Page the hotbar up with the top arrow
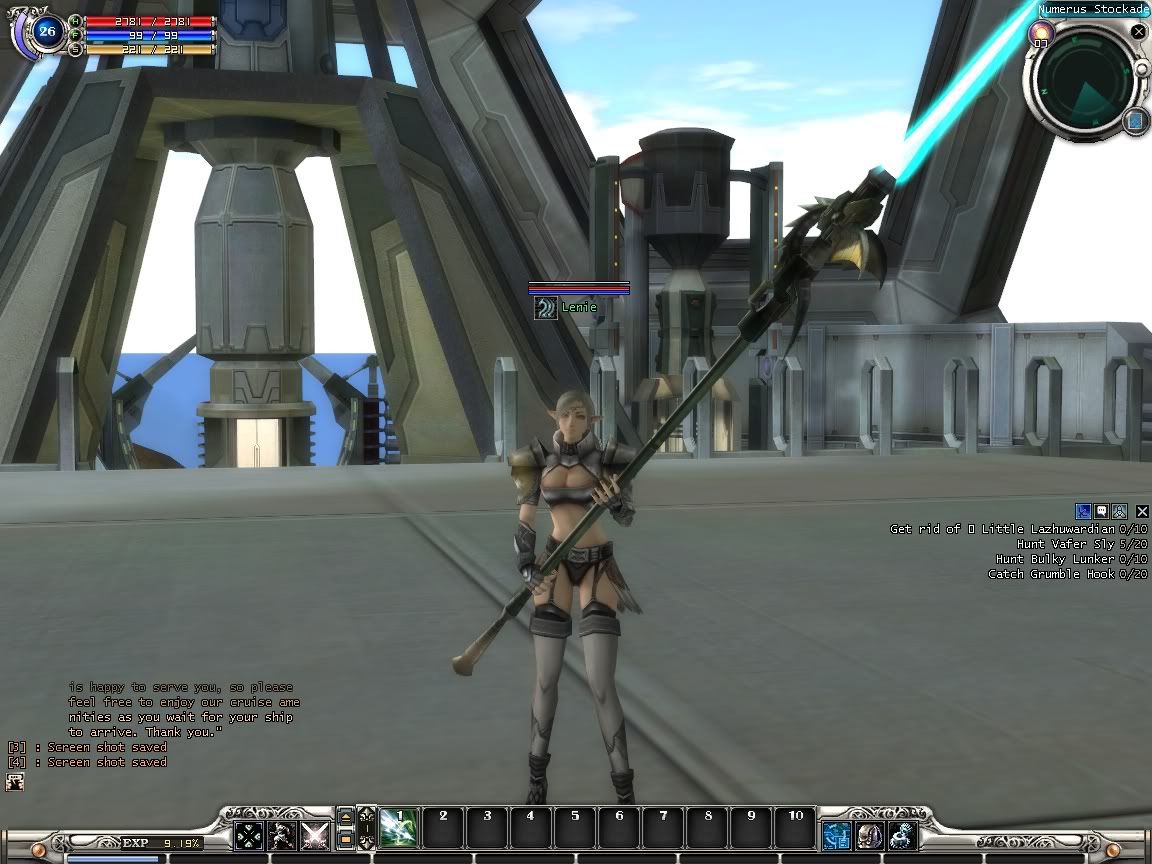The height and width of the screenshot is (864, 1152). [346, 818]
